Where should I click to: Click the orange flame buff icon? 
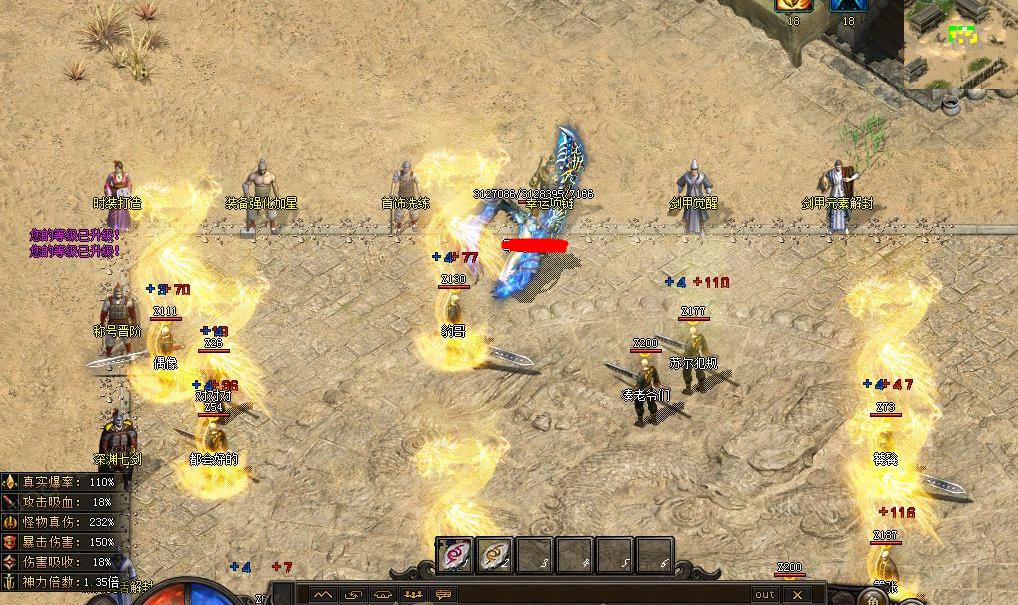pyautogui.click(x=793, y=5)
